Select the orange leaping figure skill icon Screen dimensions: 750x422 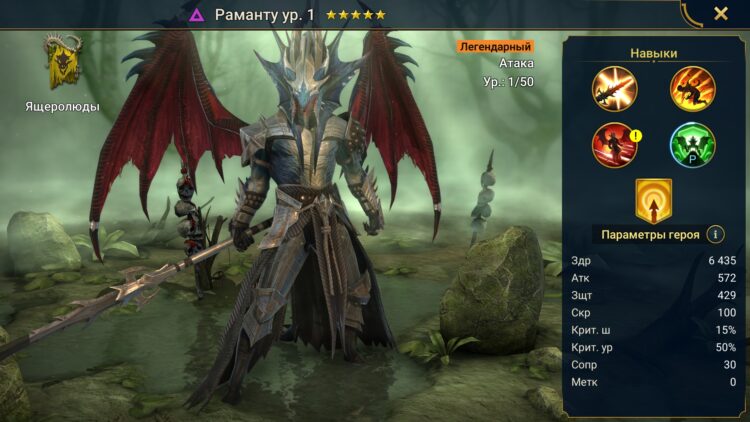691,88
